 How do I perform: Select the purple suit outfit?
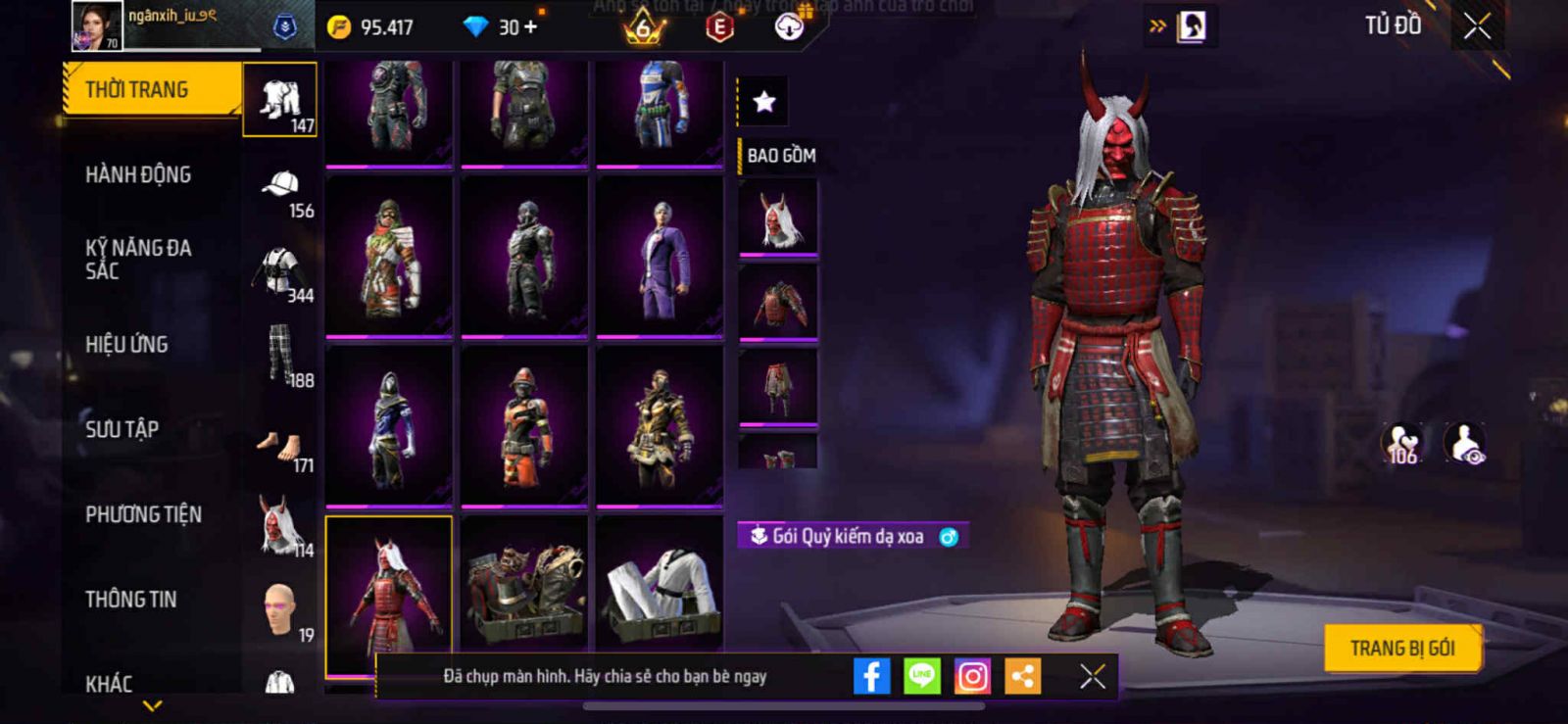tap(660, 257)
